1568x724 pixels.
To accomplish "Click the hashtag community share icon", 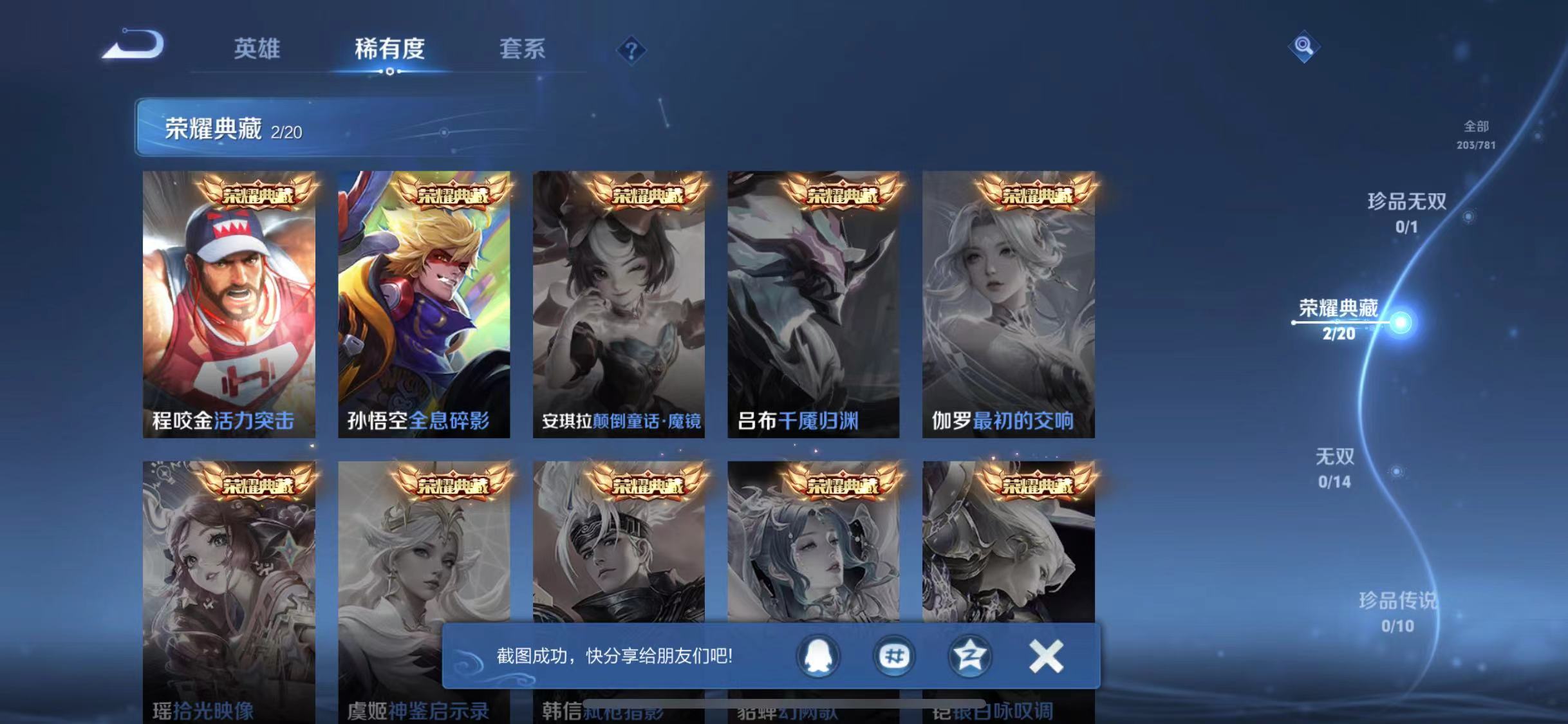I will point(893,656).
